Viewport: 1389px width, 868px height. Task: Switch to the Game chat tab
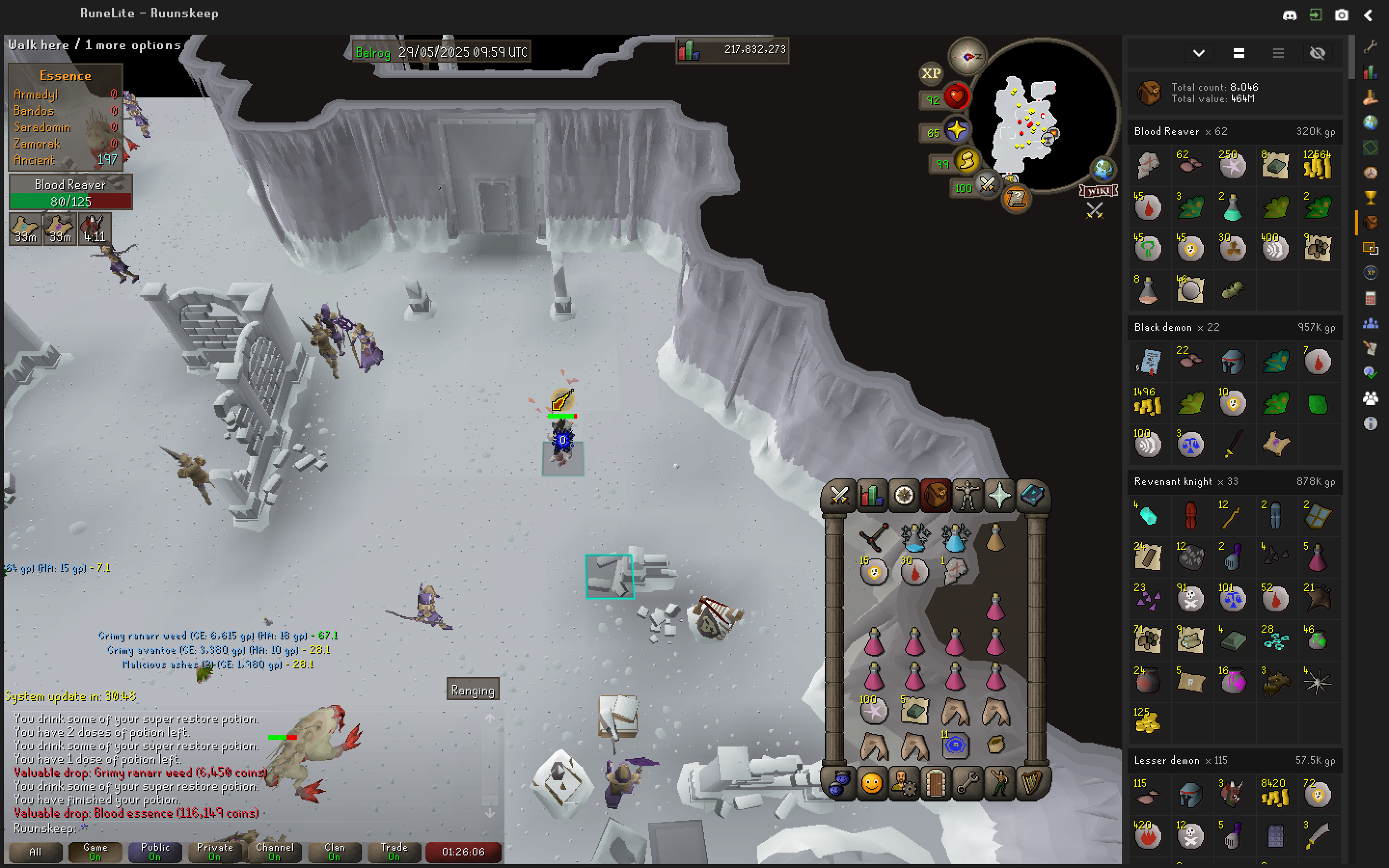tap(95, 851)
